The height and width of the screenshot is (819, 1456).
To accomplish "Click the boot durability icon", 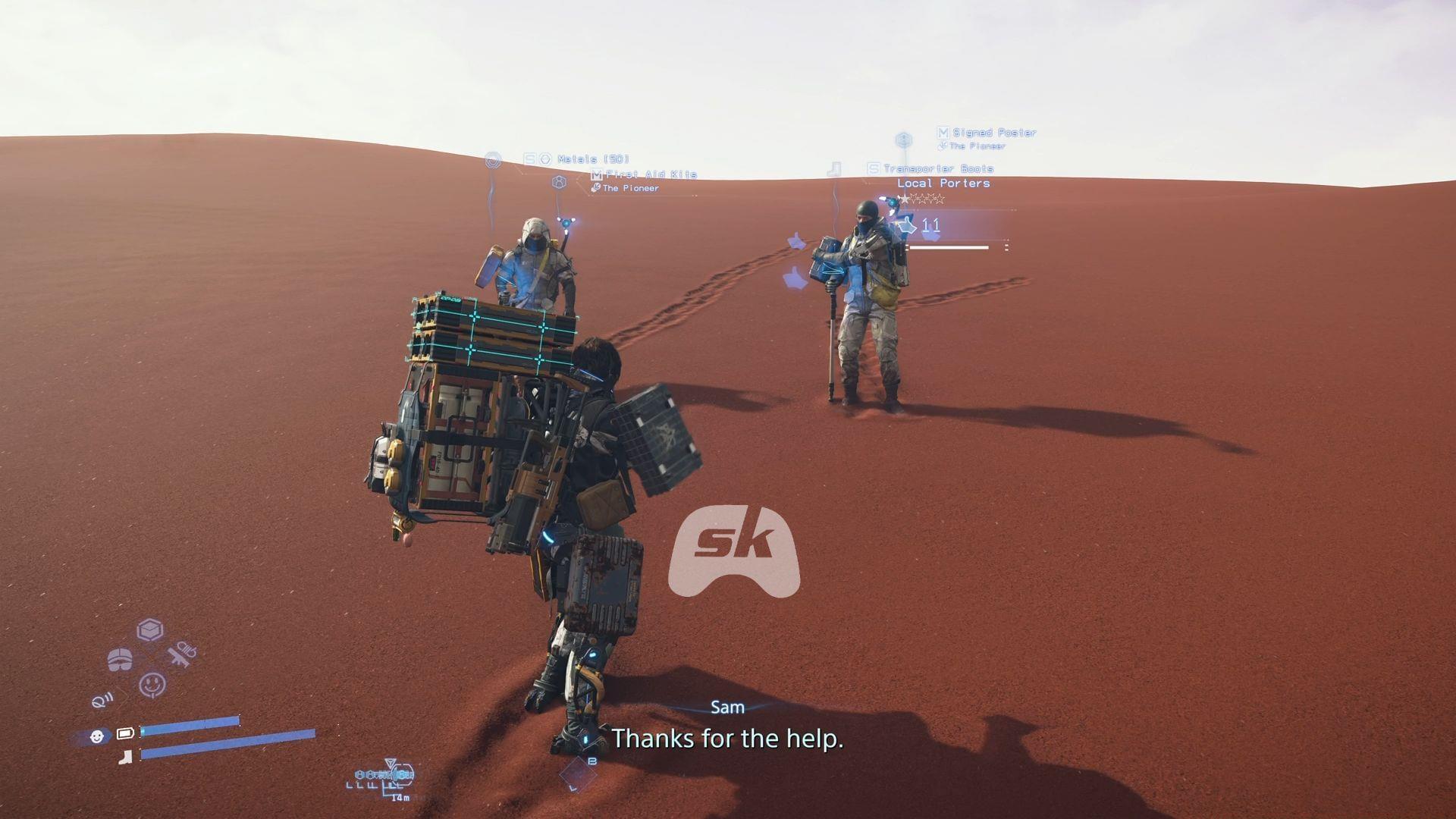I will [x=125, y=757].
